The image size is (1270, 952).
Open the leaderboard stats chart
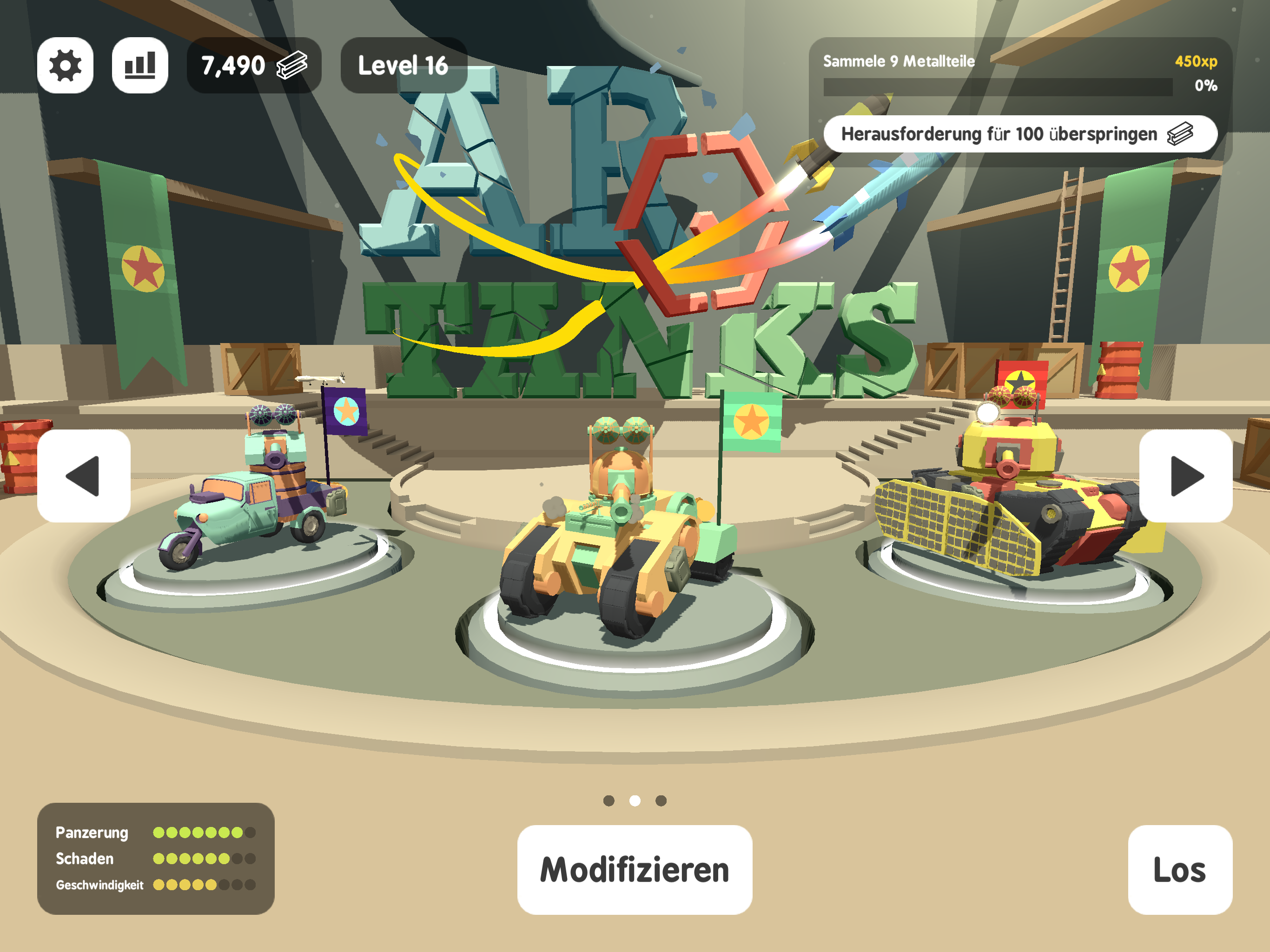coord(139,66)
